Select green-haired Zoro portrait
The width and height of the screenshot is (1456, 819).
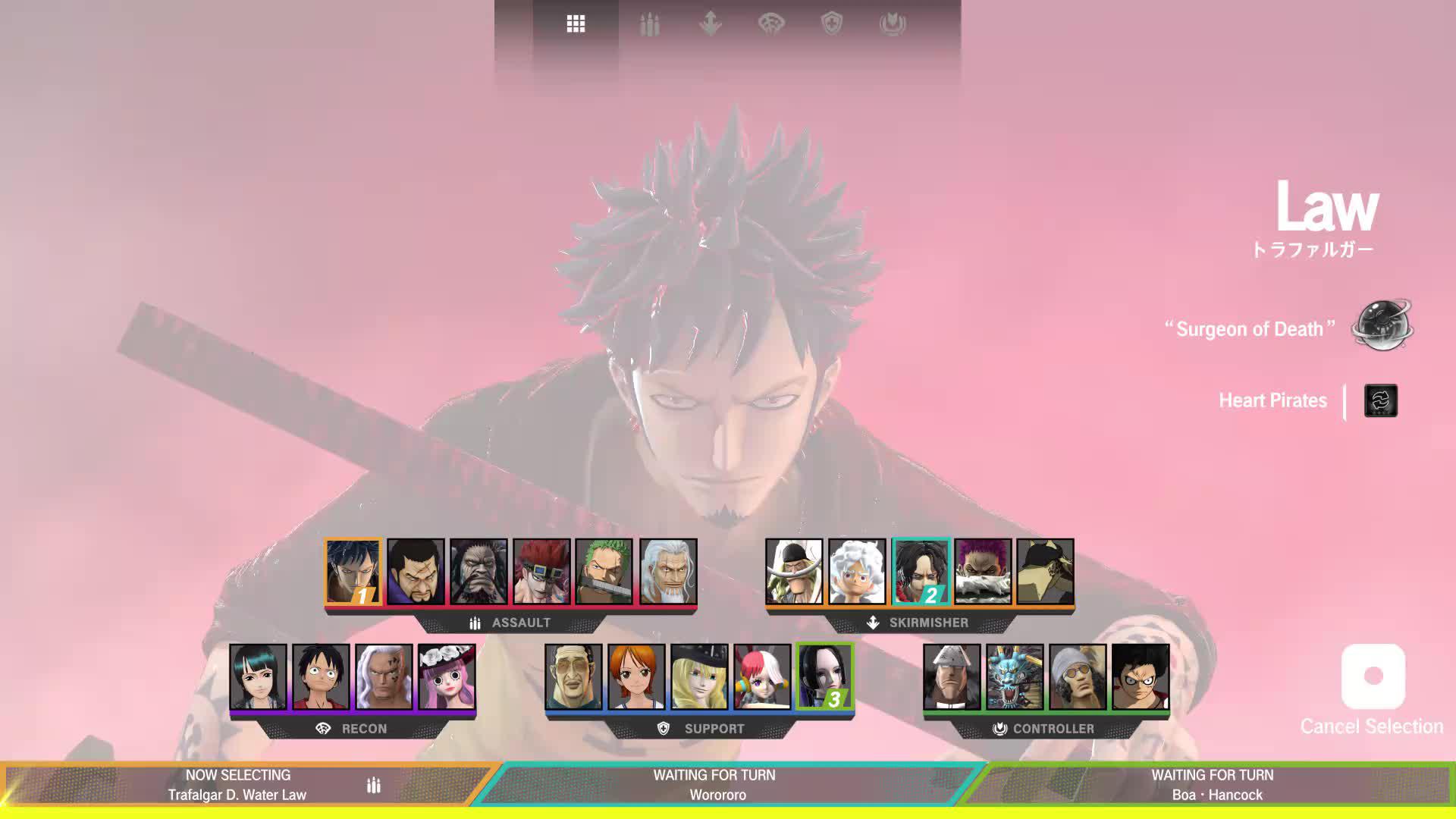click(x=604, y=572)
